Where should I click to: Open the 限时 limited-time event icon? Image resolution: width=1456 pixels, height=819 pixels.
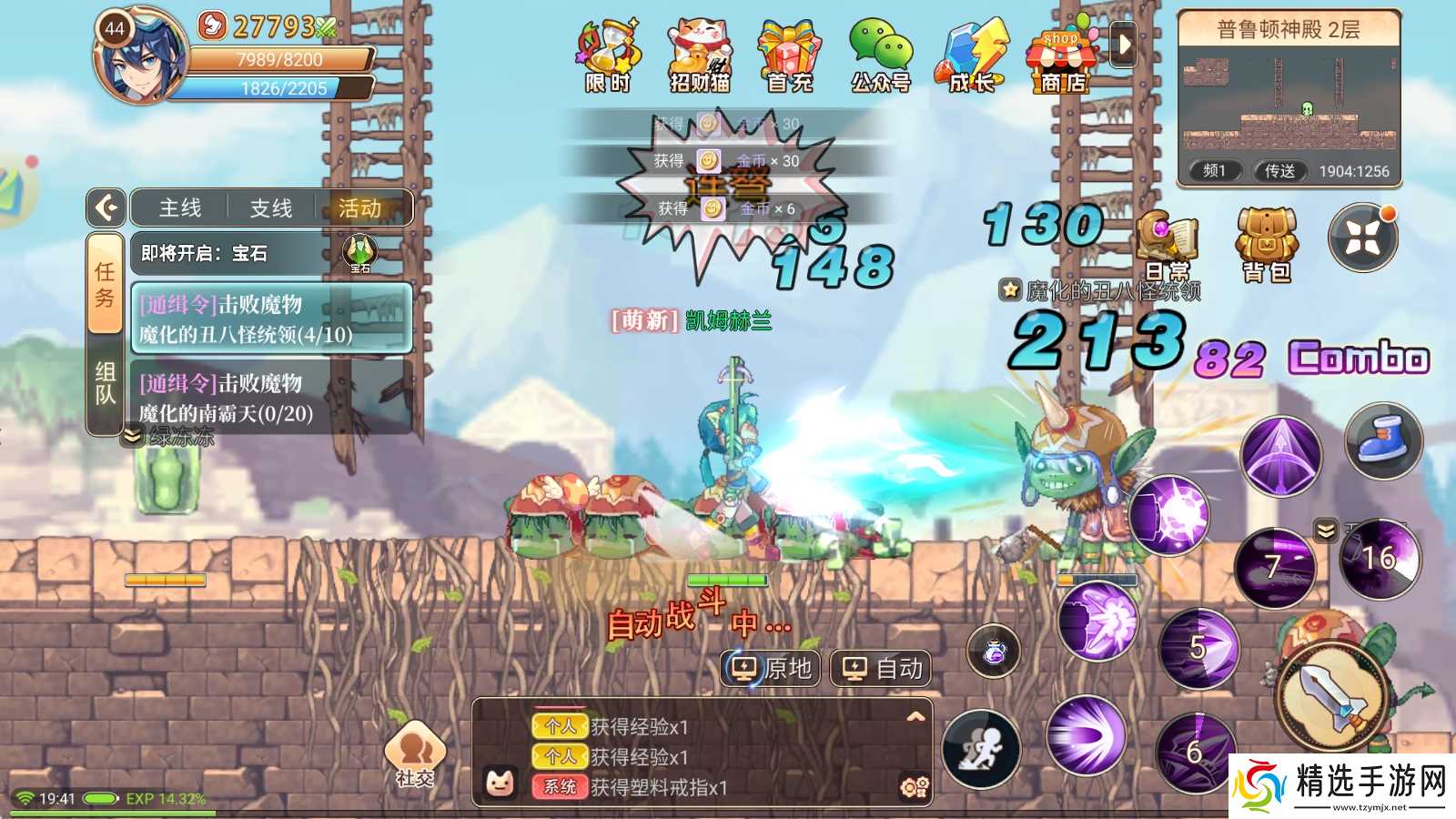pyautogui.click(x=608, y=56)
